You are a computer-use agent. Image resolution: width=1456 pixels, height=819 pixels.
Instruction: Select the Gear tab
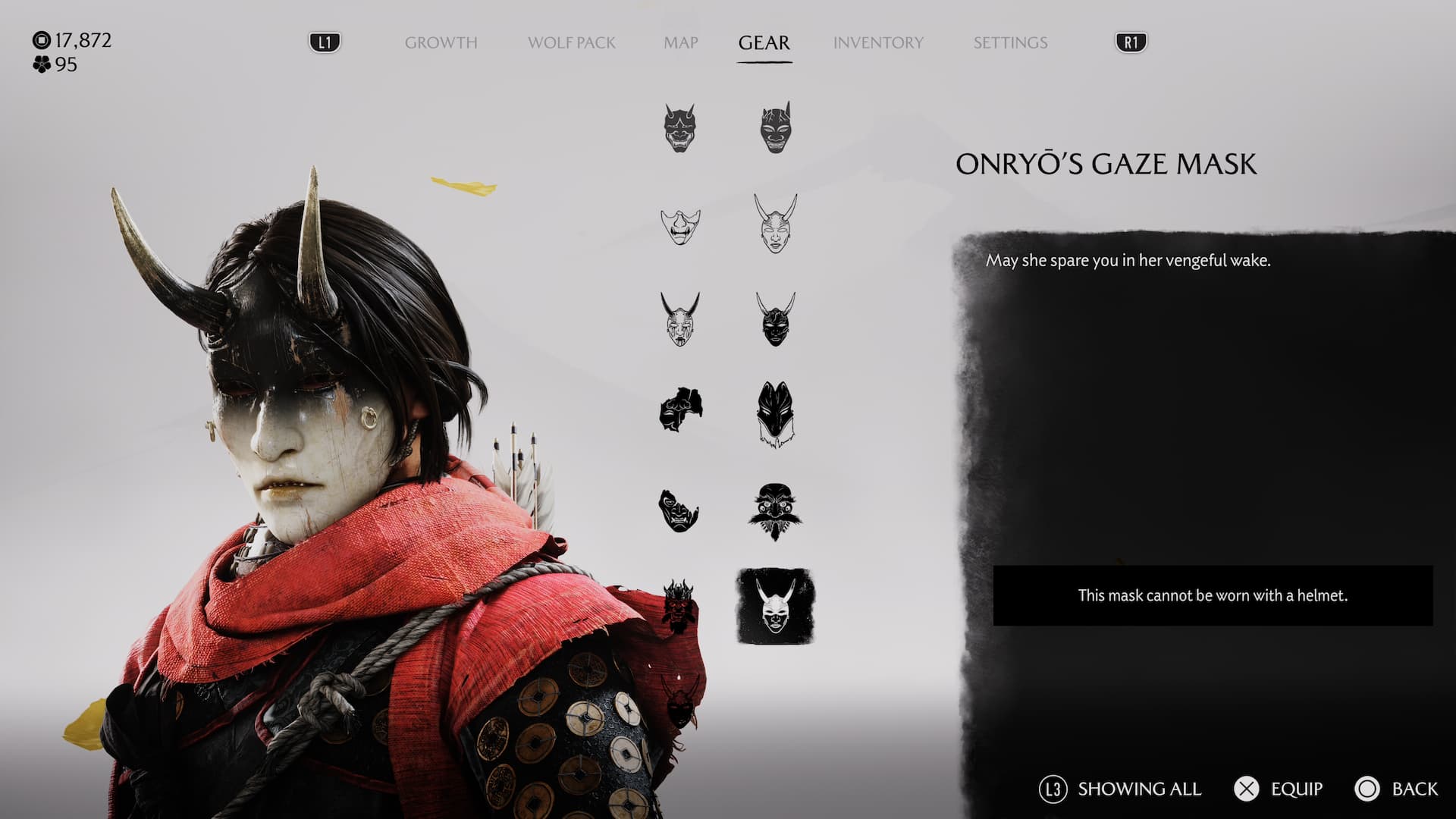click(x=764, y=42)
